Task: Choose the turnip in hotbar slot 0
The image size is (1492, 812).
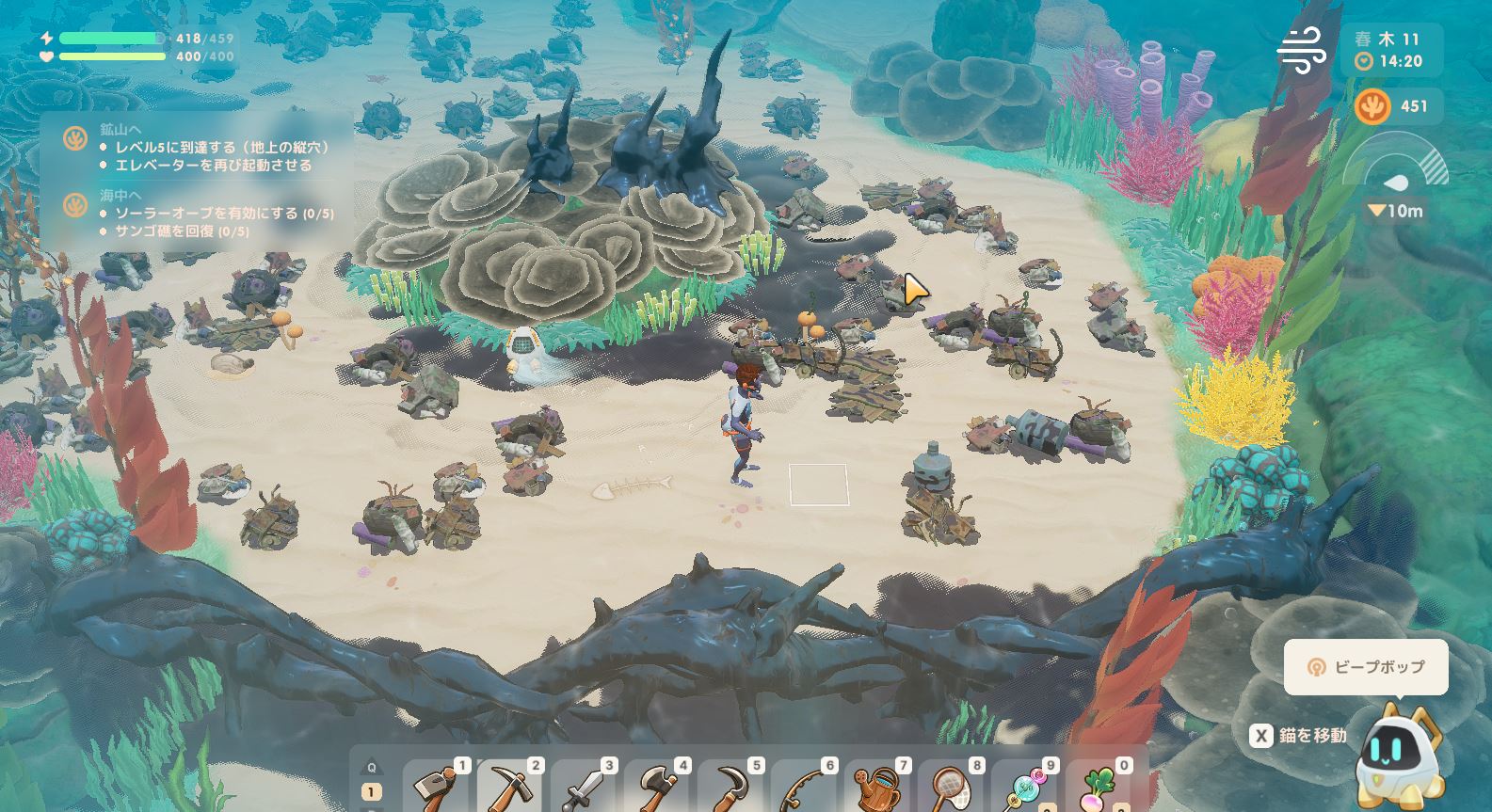Action: point(1099,787)
